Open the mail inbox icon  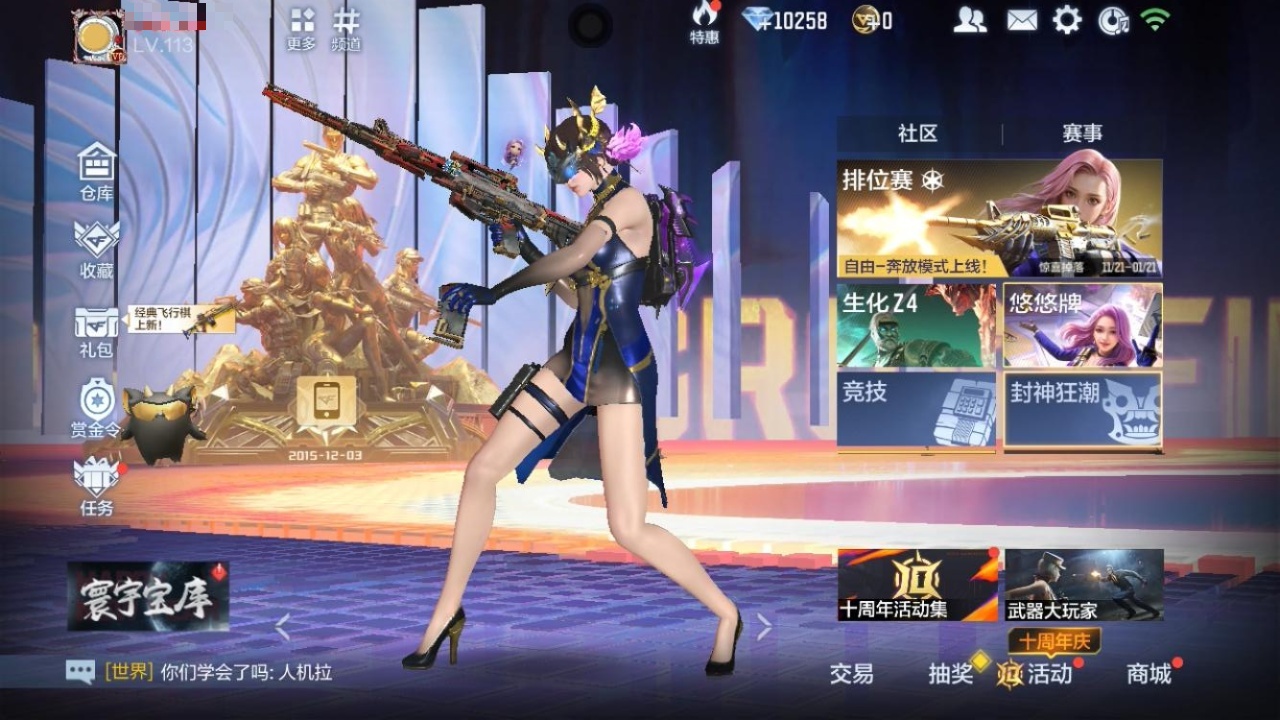1022,18
